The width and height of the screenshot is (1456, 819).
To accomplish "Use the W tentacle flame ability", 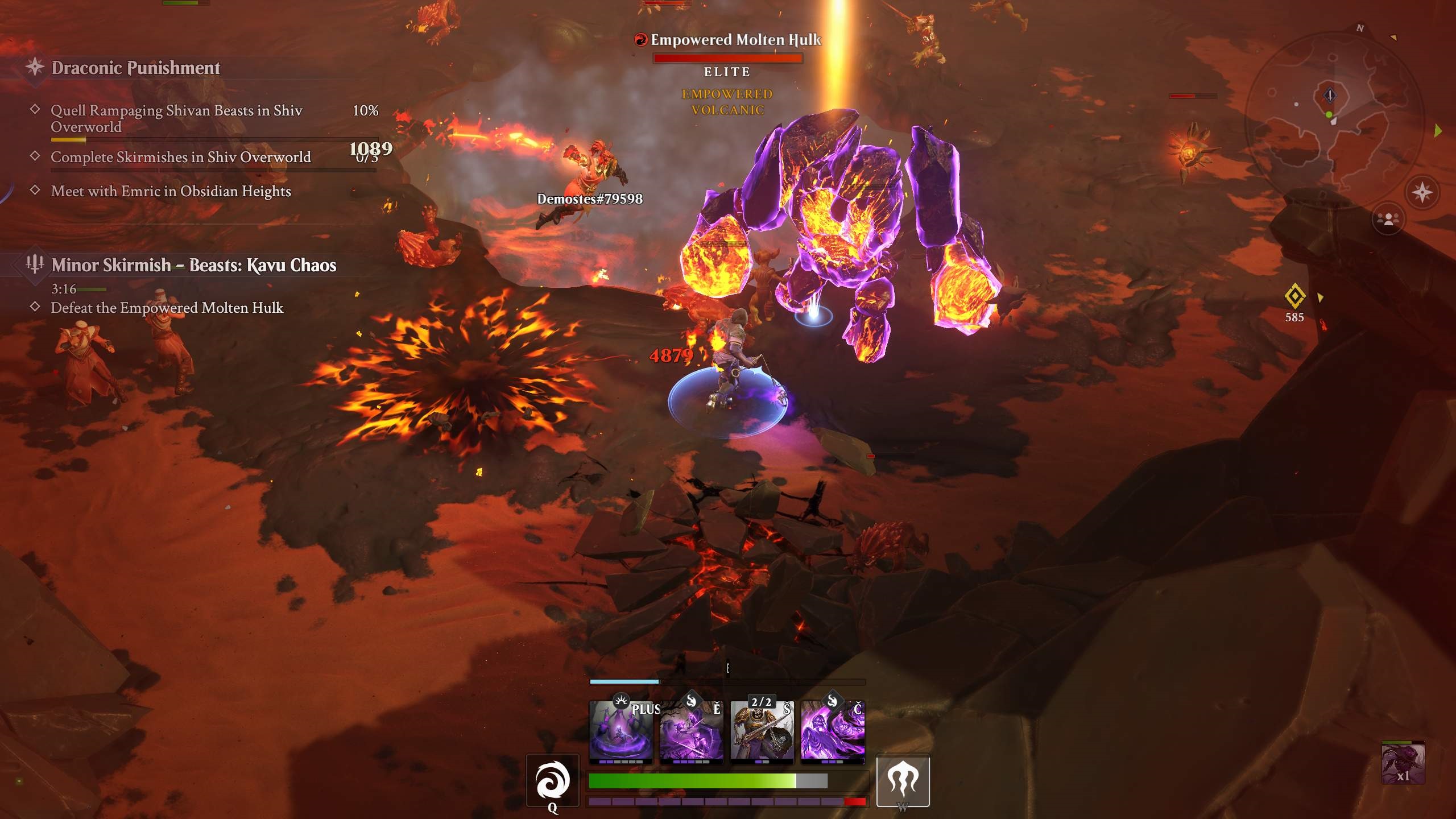I will tap(903, 780).
